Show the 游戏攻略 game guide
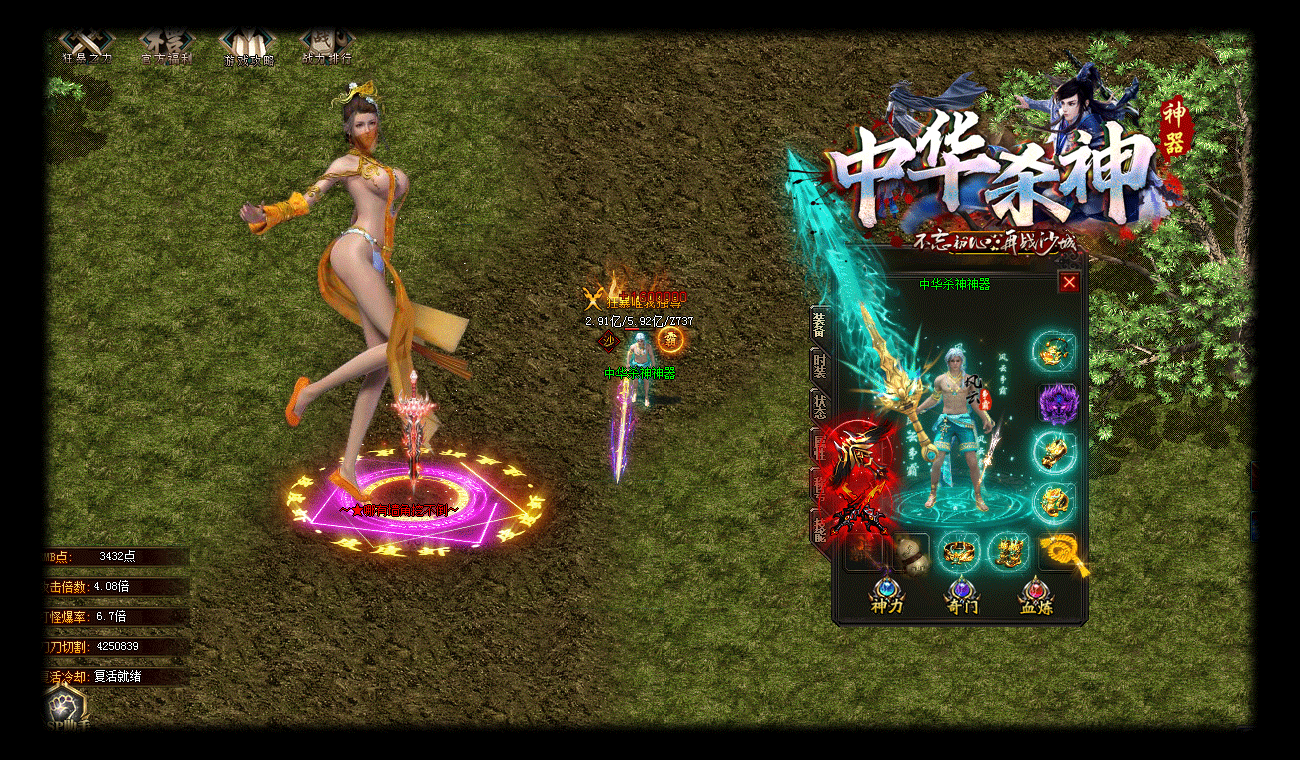This screenshot has height=760, width=1300. click(247, 44)
